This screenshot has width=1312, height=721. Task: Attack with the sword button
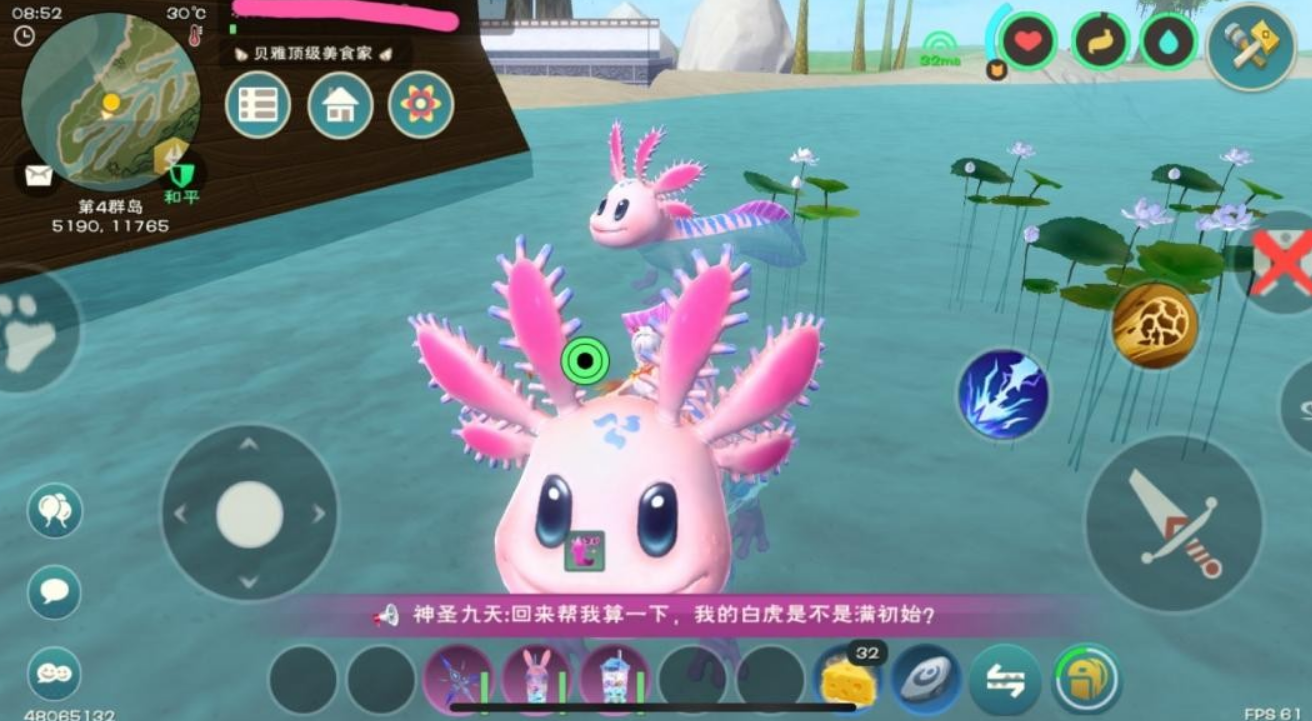1173,524
